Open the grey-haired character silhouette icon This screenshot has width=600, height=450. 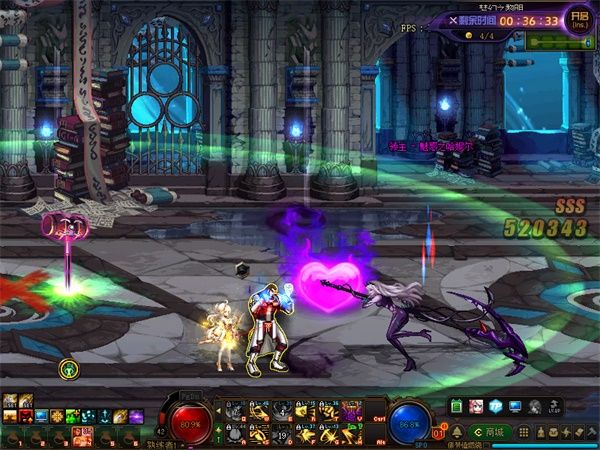click(534, 407)
